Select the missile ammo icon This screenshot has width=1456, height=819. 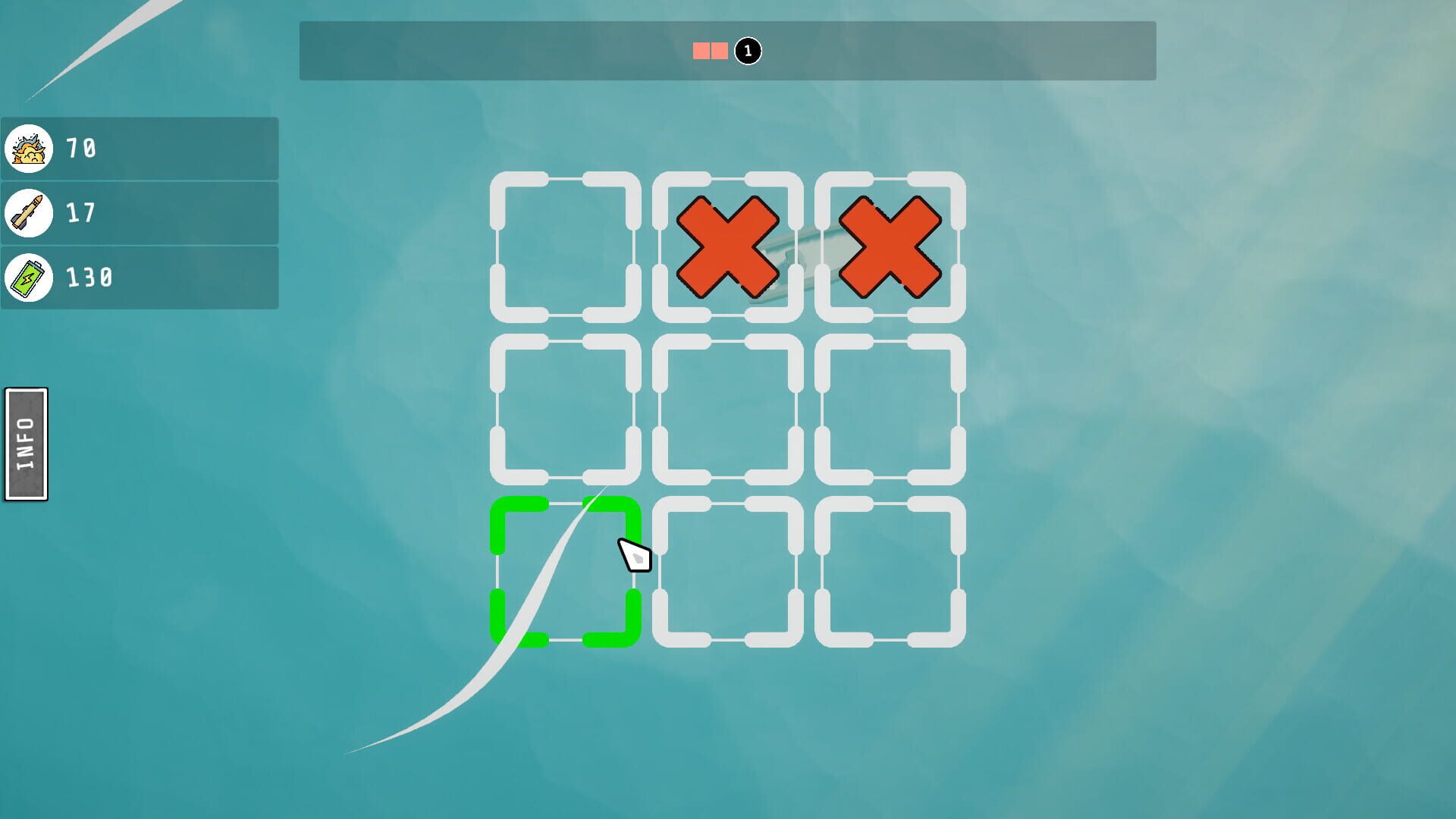pyautogui.click(x=30, y=214)
